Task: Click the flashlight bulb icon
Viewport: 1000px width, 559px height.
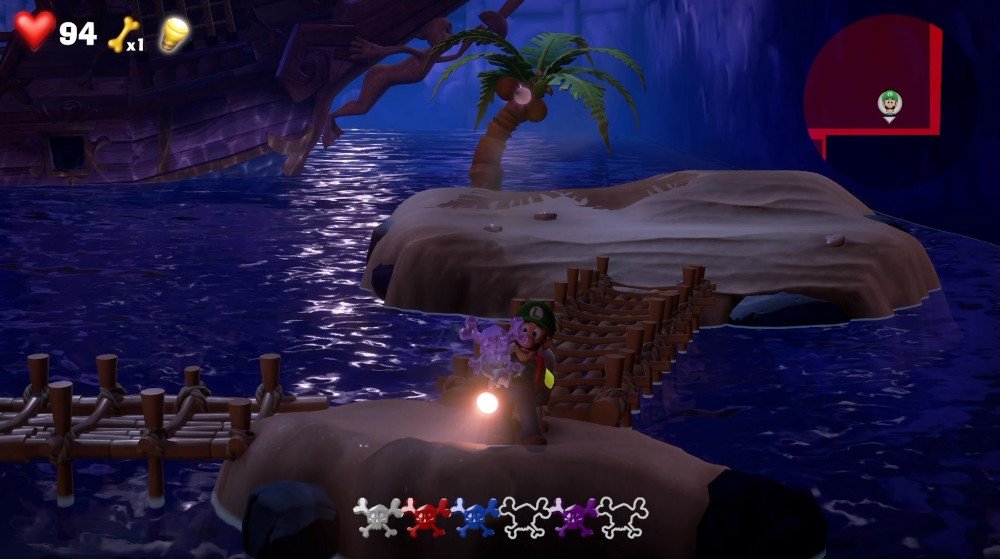Action: point(176,33)
